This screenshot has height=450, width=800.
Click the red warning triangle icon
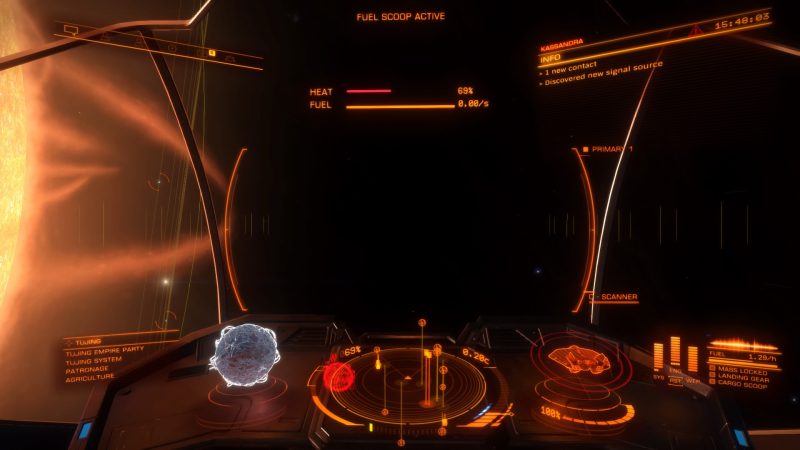point(695,32)
